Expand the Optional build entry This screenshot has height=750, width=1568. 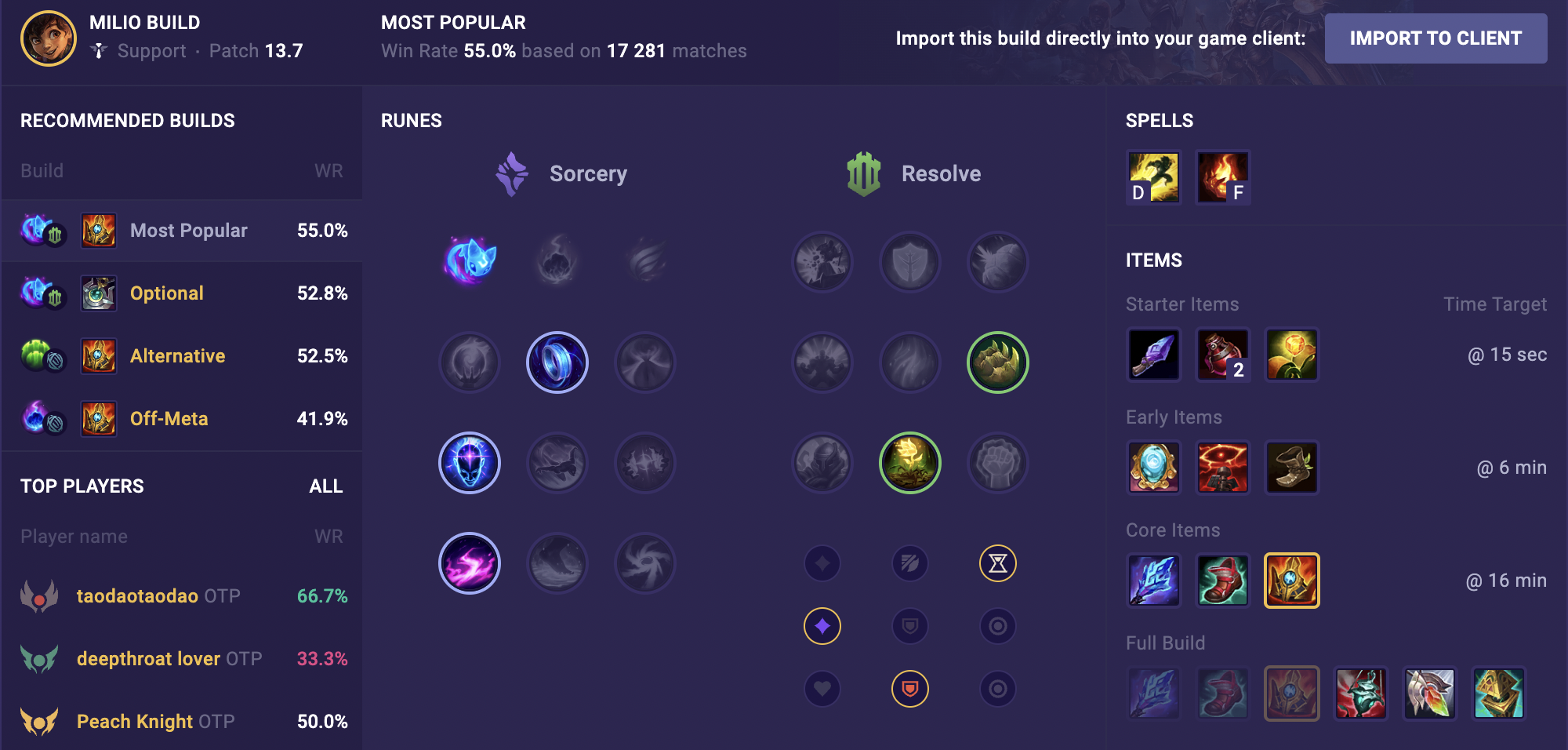[x=166, y=293]
